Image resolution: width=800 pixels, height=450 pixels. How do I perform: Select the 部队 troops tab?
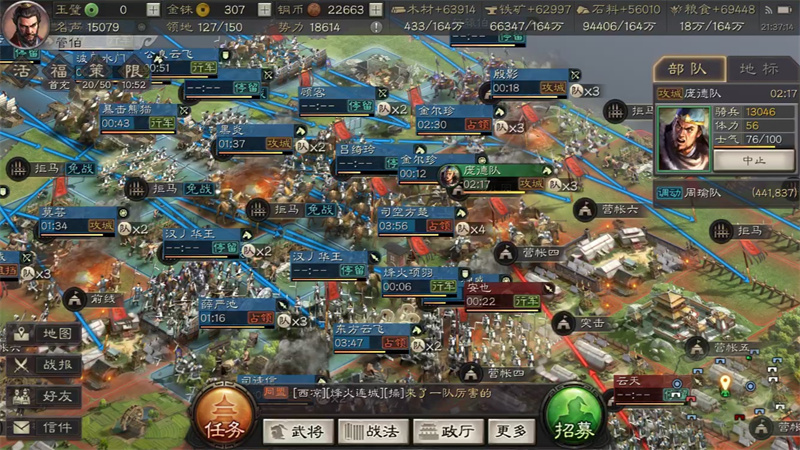pos(691,69)
